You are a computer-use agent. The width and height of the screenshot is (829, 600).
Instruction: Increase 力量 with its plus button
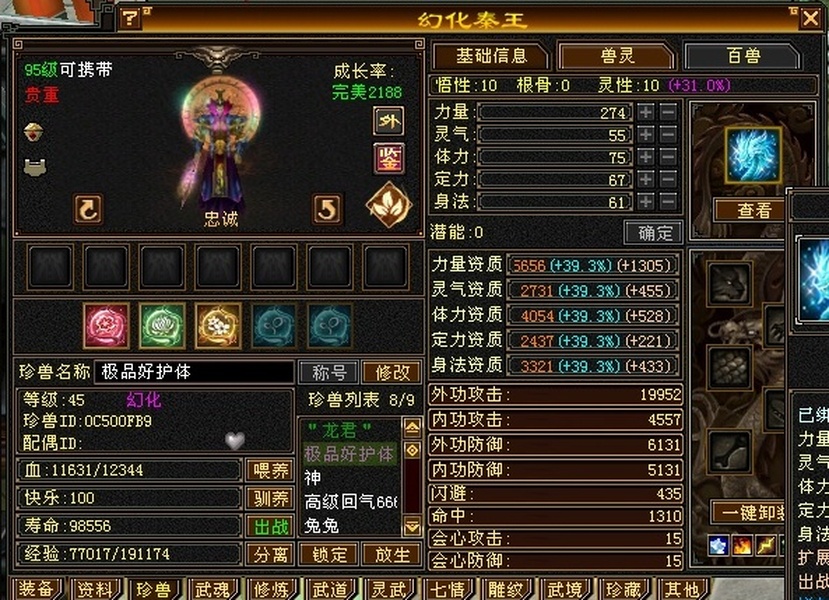[x=646, y=112]
